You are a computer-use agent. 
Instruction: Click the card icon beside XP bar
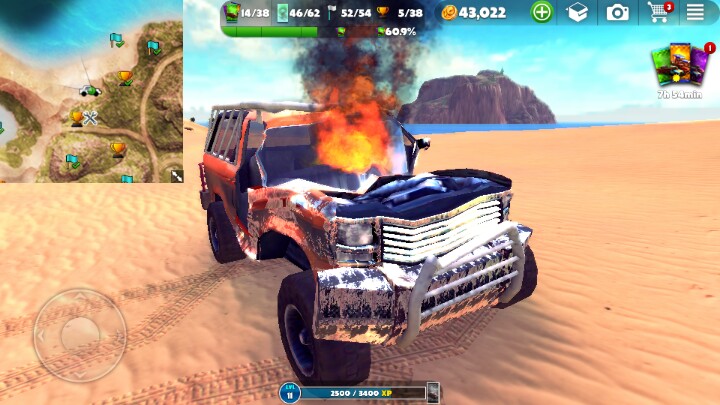433,393
